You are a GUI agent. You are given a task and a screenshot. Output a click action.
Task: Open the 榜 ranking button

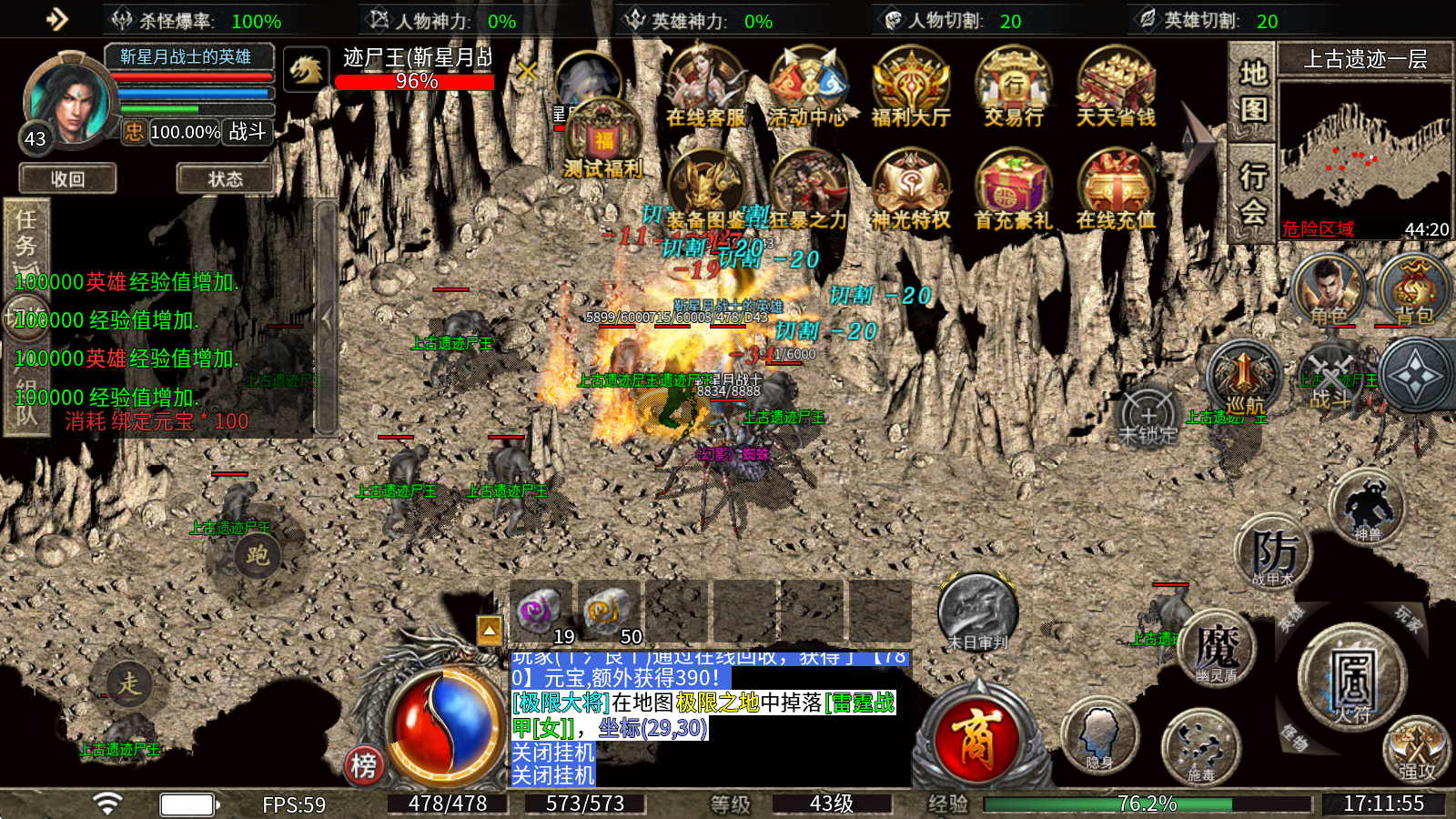pos(363,765)
